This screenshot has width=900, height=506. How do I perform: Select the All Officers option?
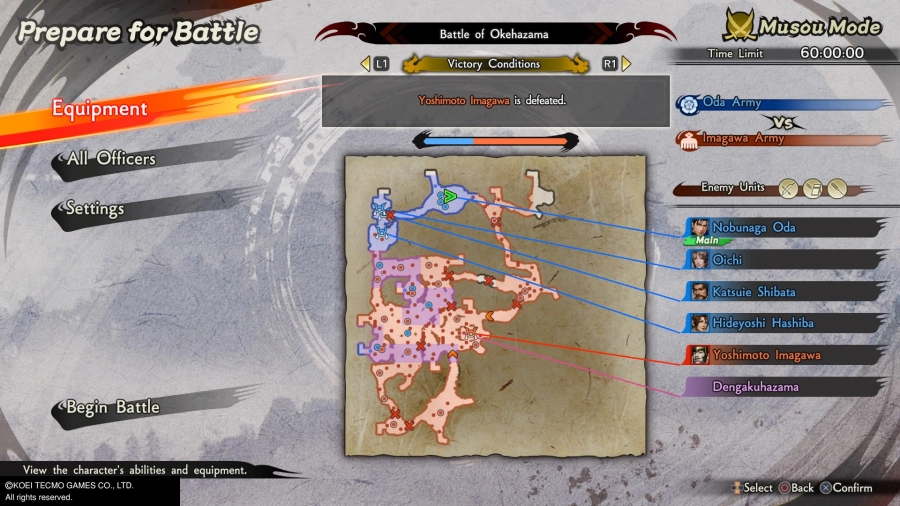[111, 159]
